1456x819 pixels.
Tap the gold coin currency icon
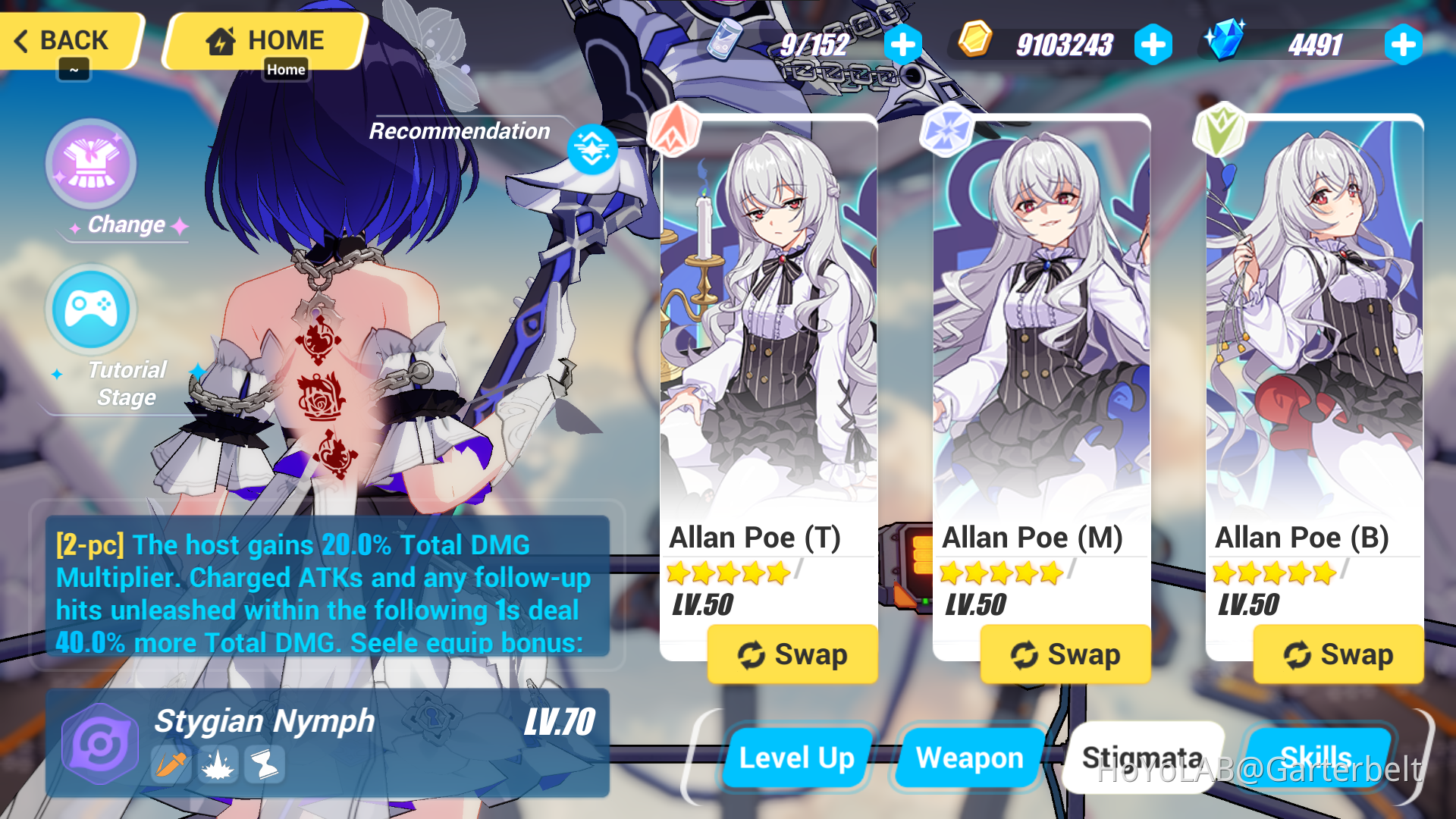(x=974, y=43)
